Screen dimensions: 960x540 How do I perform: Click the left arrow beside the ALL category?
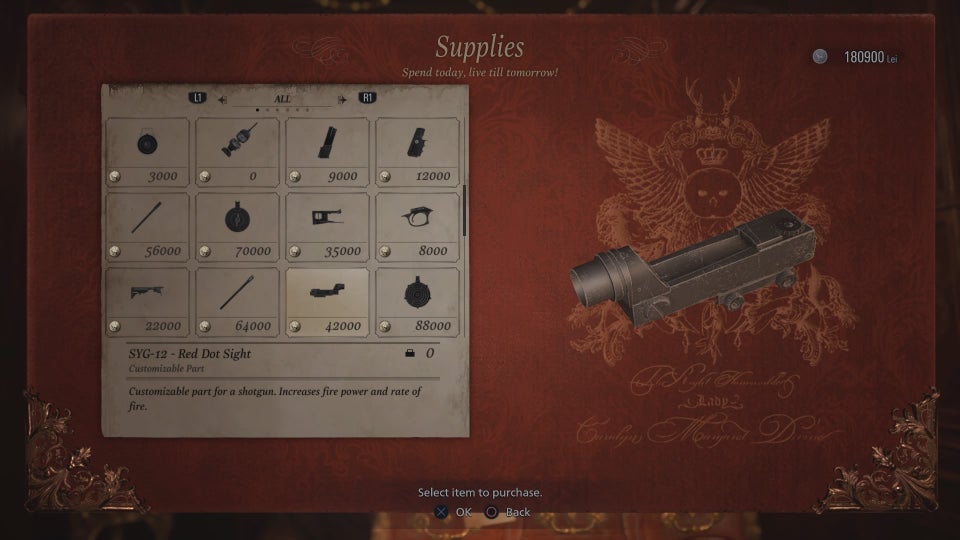(222, 99)
